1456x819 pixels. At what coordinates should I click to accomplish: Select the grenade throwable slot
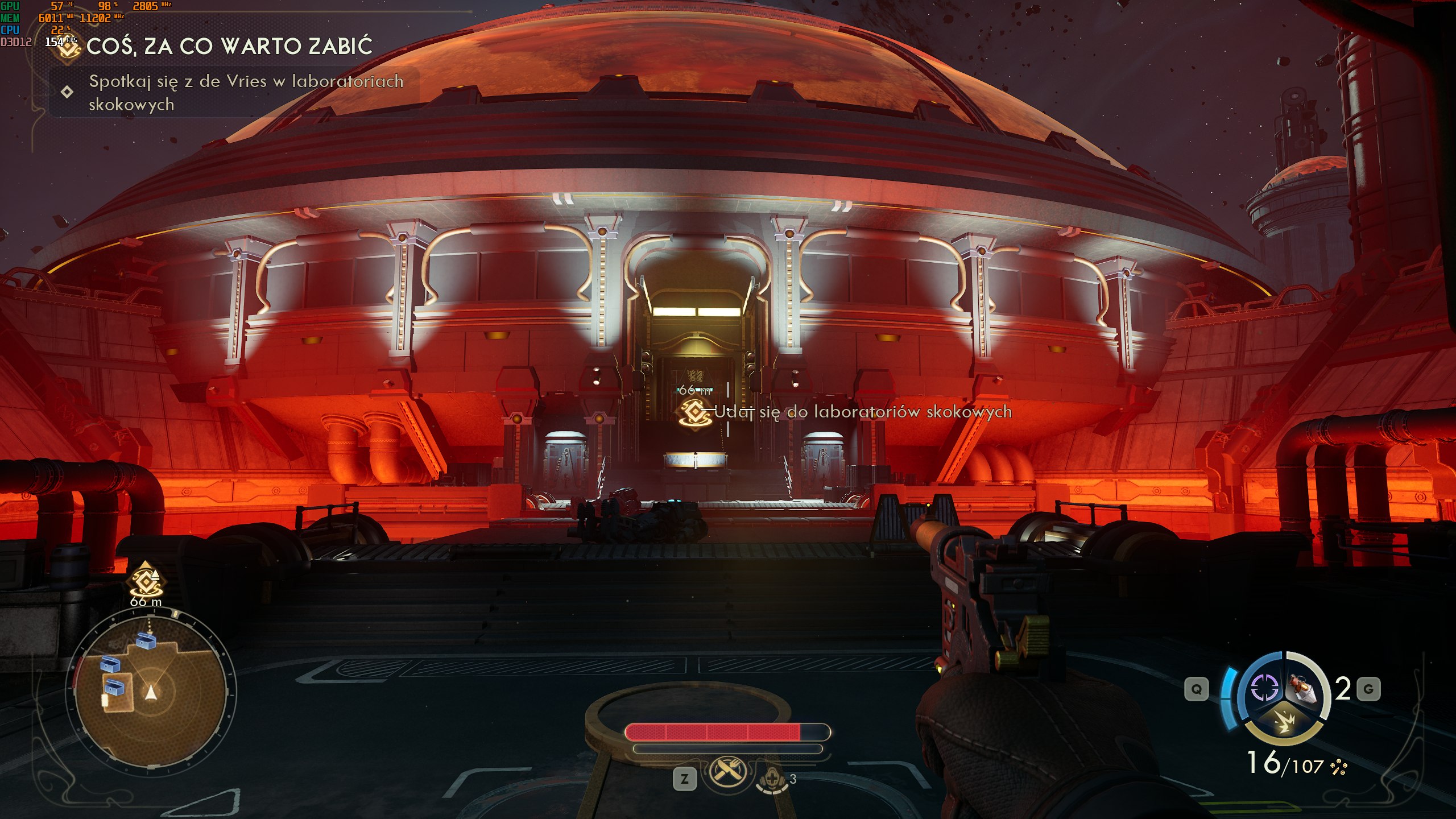point(1305,689)
